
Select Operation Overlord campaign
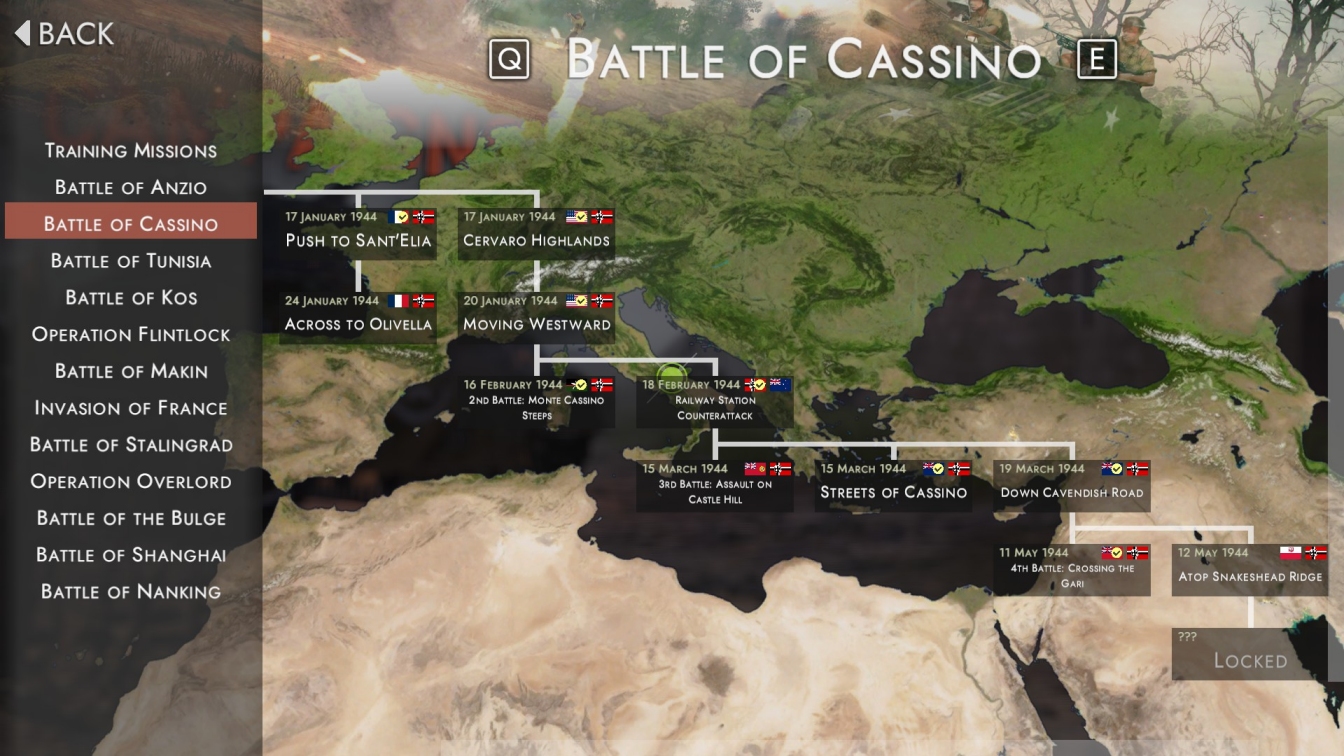[131, 482]
